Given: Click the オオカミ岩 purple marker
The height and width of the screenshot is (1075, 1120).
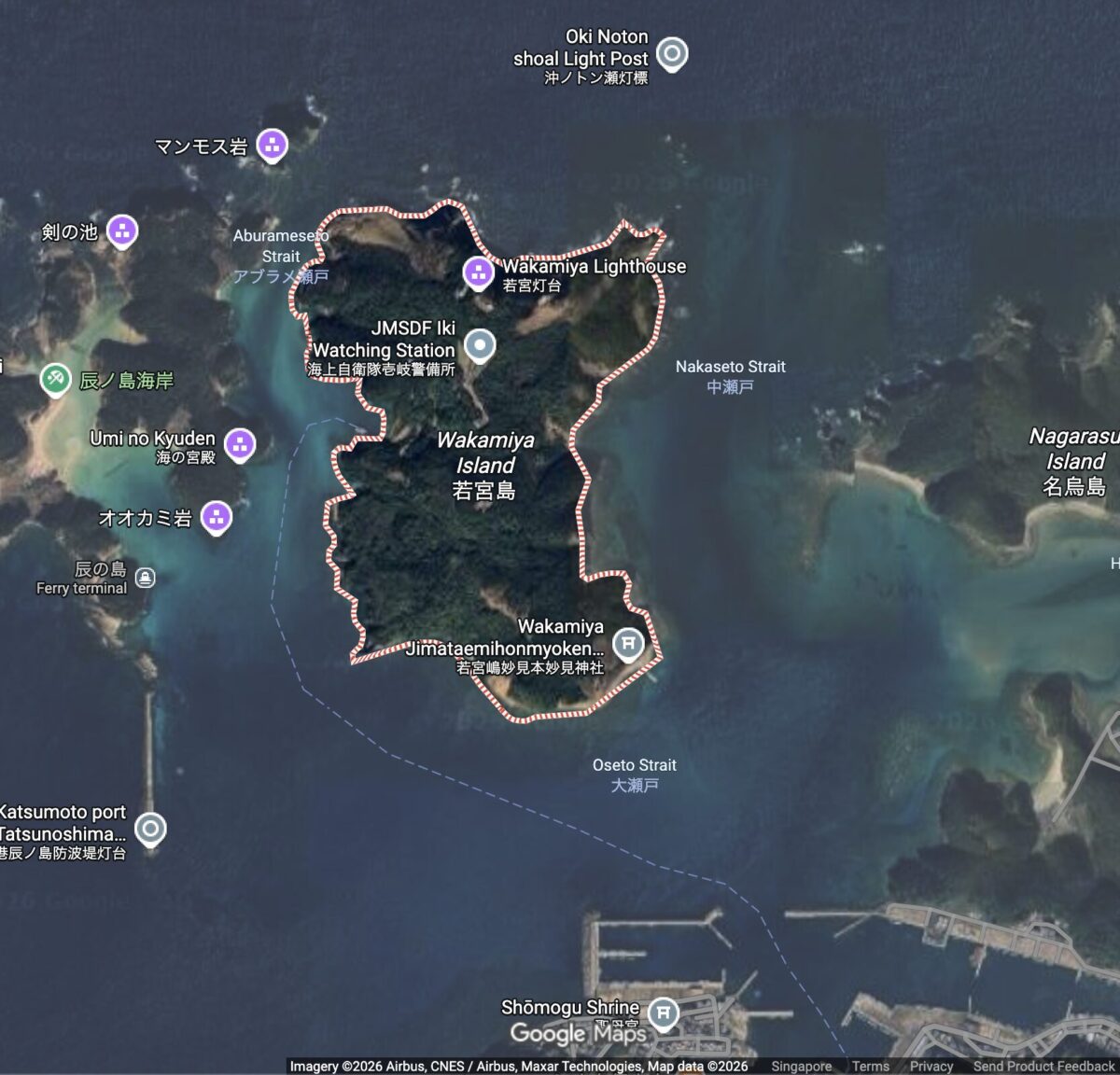Looking at the screenshot, I should coord(217,516).
